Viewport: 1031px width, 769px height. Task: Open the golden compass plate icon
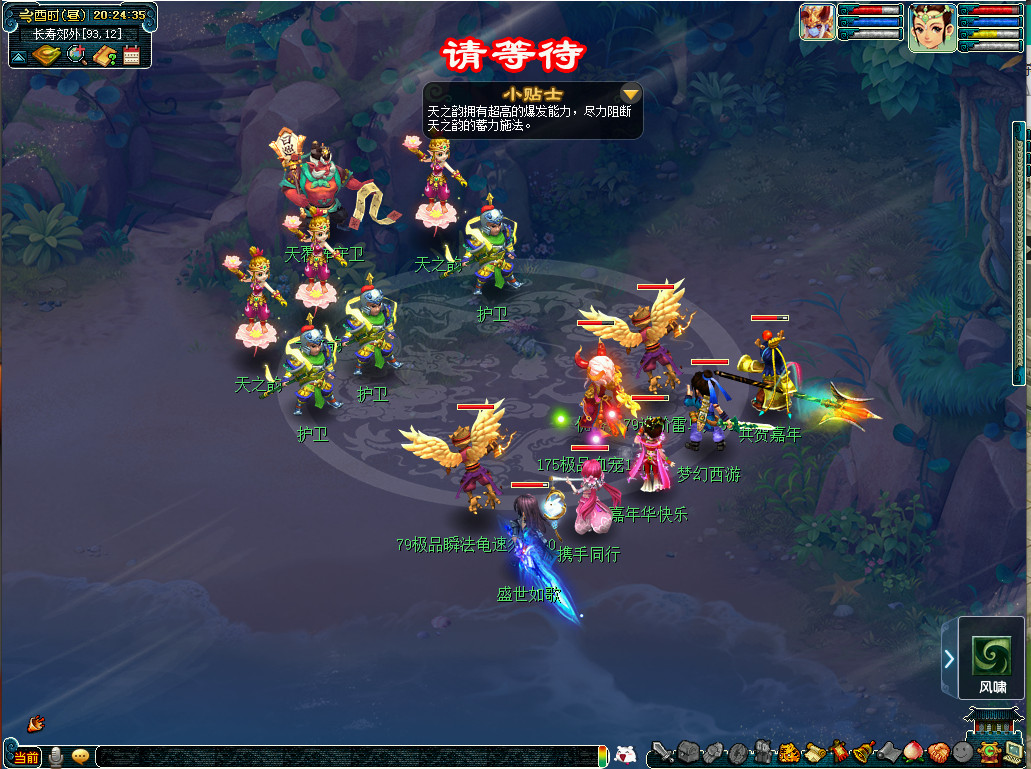coord(47,55)
